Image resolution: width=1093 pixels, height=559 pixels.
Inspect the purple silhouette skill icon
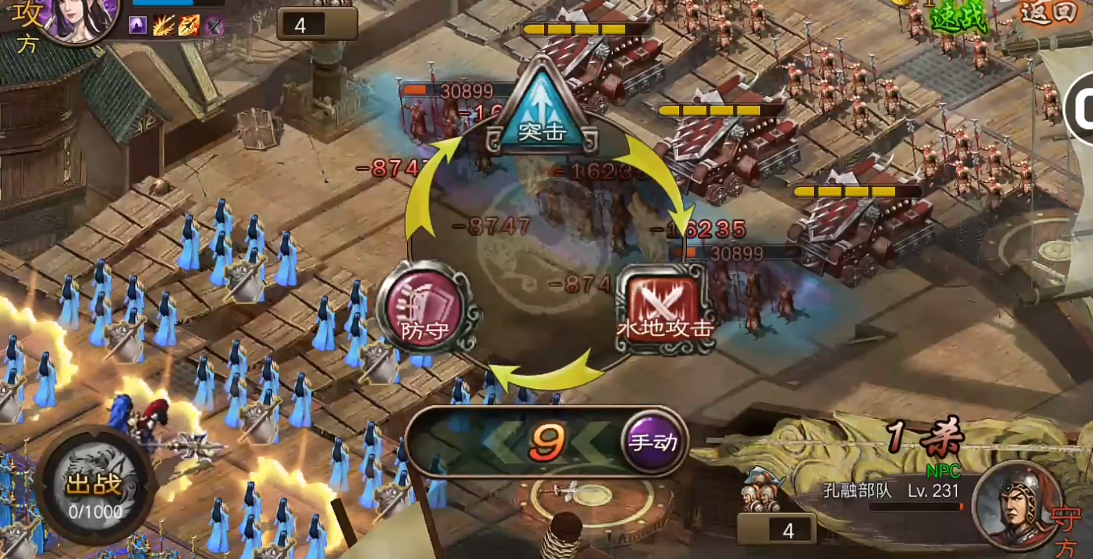[x=138, y=26]
